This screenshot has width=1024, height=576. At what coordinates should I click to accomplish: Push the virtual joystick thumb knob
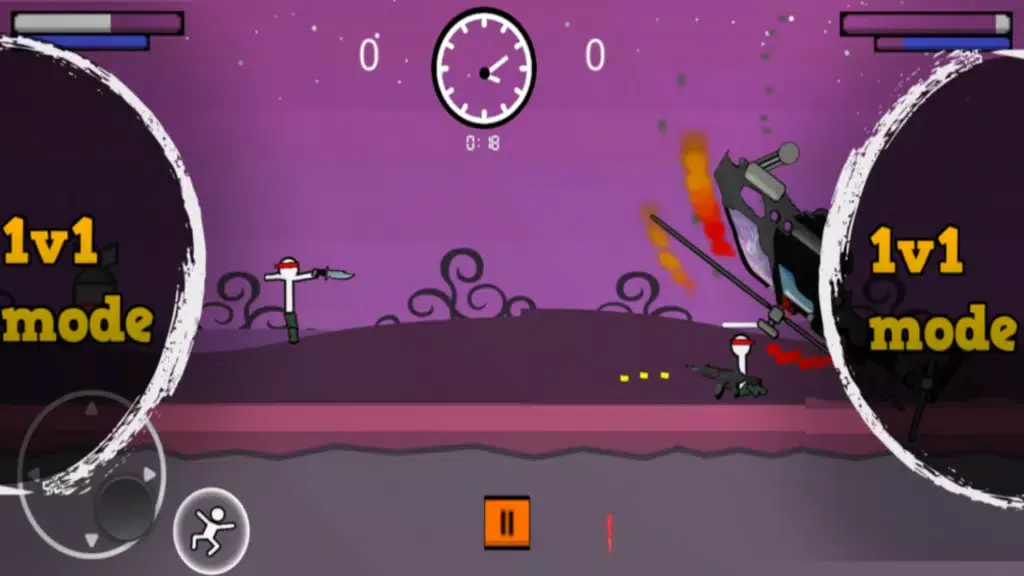click(125, 505)
